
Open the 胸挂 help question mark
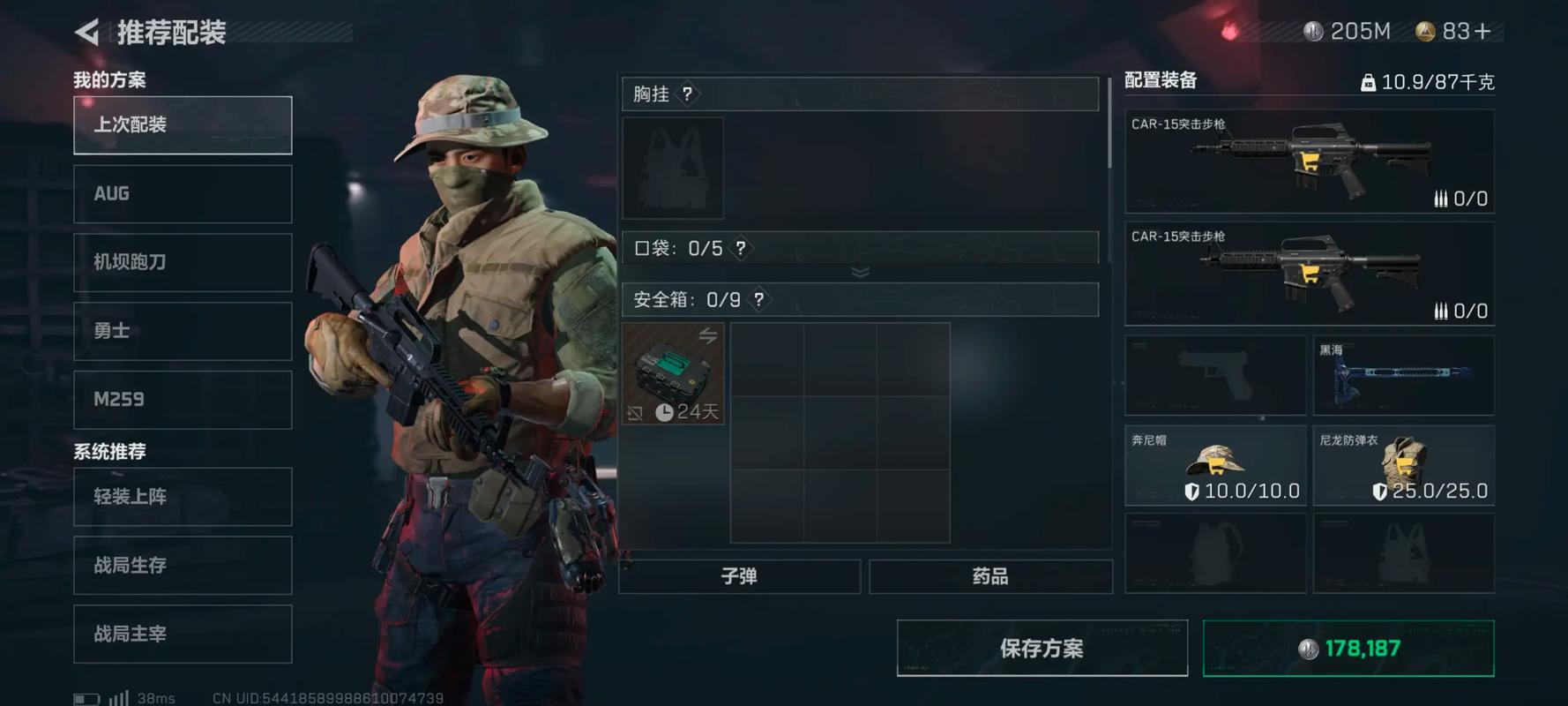pyautogui.click(x=688, y=94)
